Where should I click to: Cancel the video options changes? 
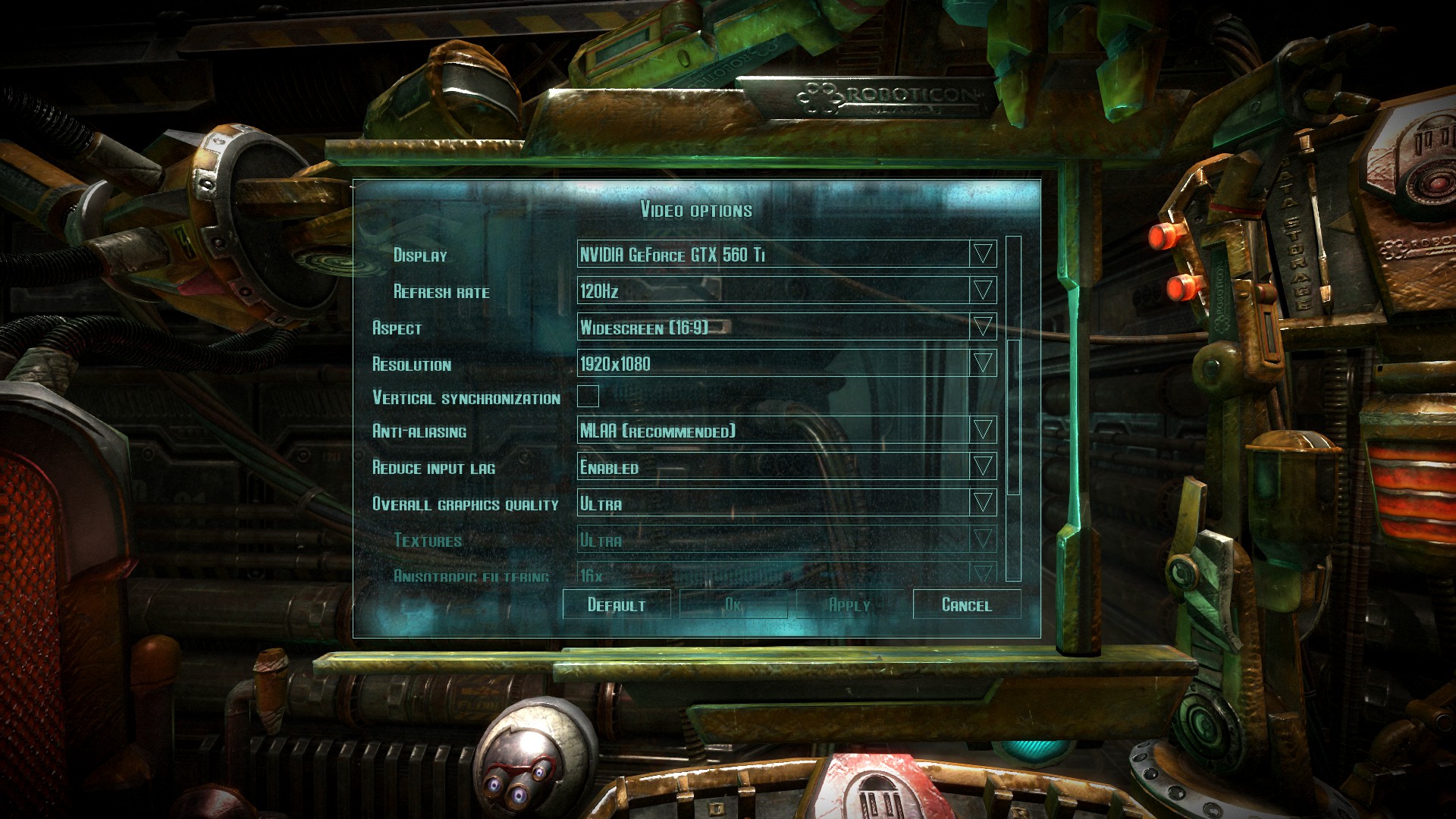[967, 604]
